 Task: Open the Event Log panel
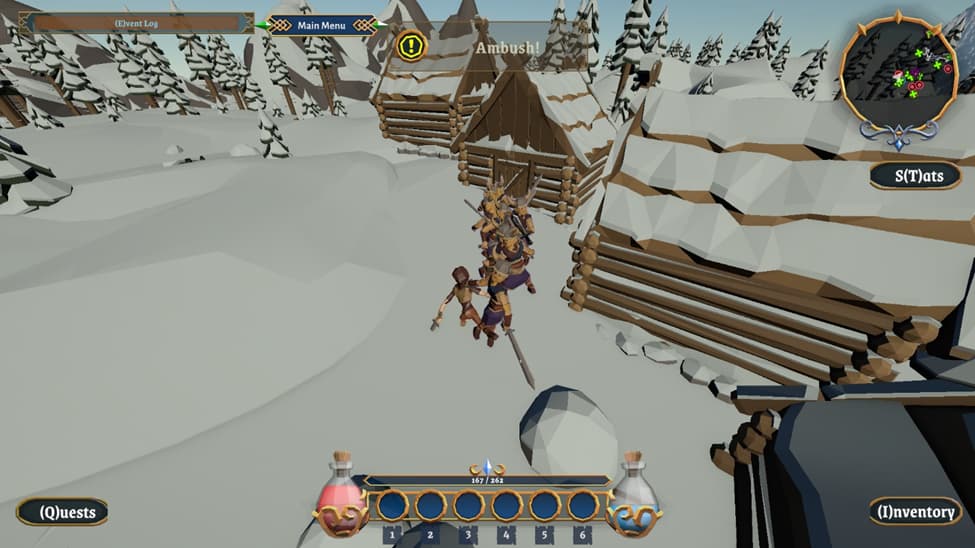139,23
